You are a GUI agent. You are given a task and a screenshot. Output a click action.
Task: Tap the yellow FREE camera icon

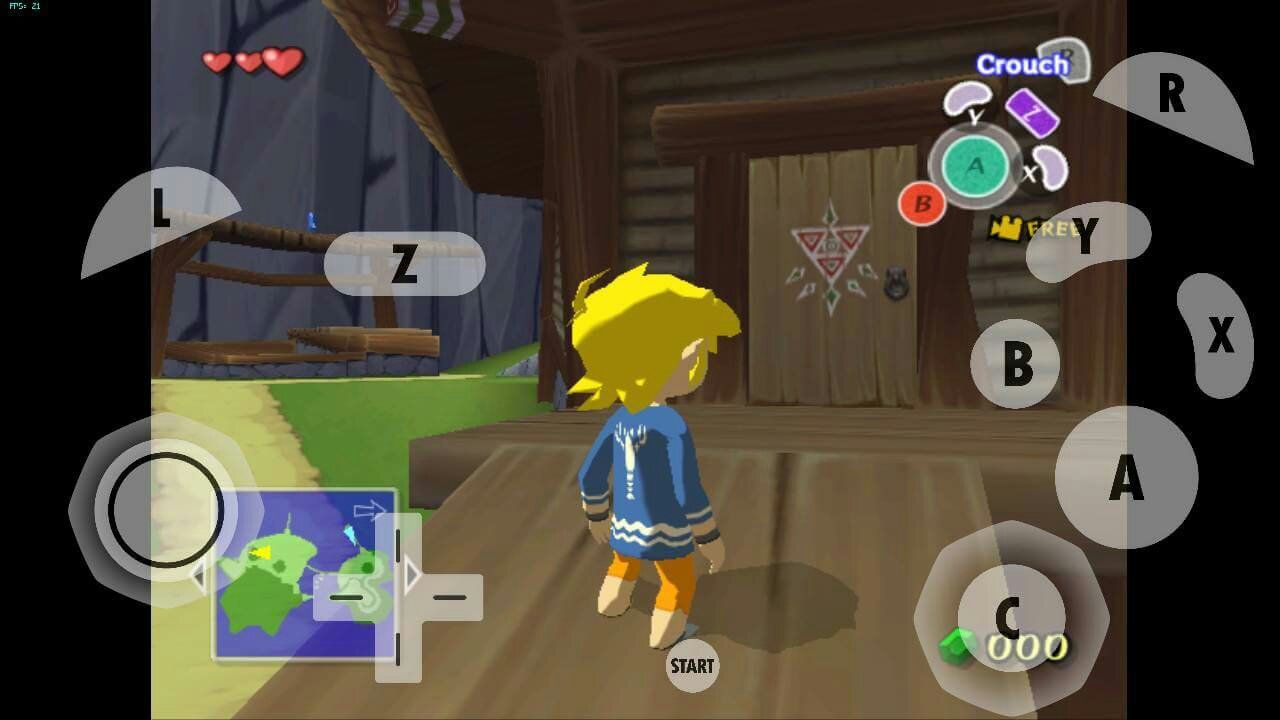pyautogui.click(x=1006, y=229)
